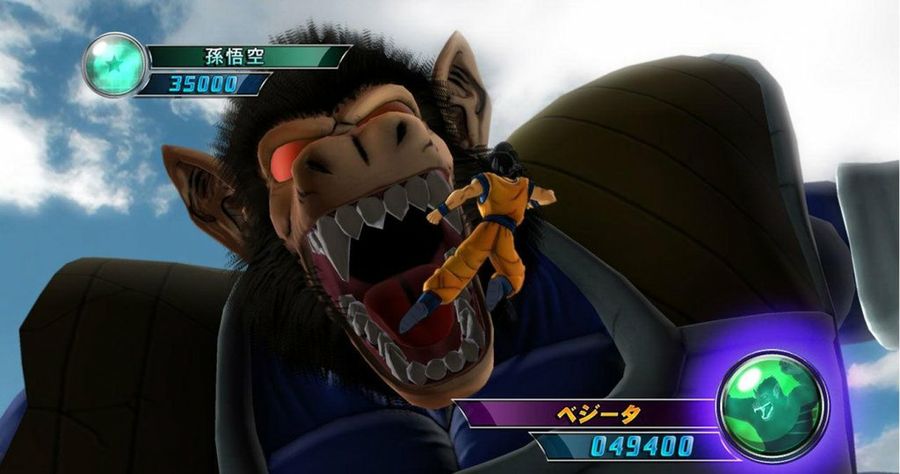Click Goku's green star orb icon
900x474 pixels.
[x=113, y=64]
